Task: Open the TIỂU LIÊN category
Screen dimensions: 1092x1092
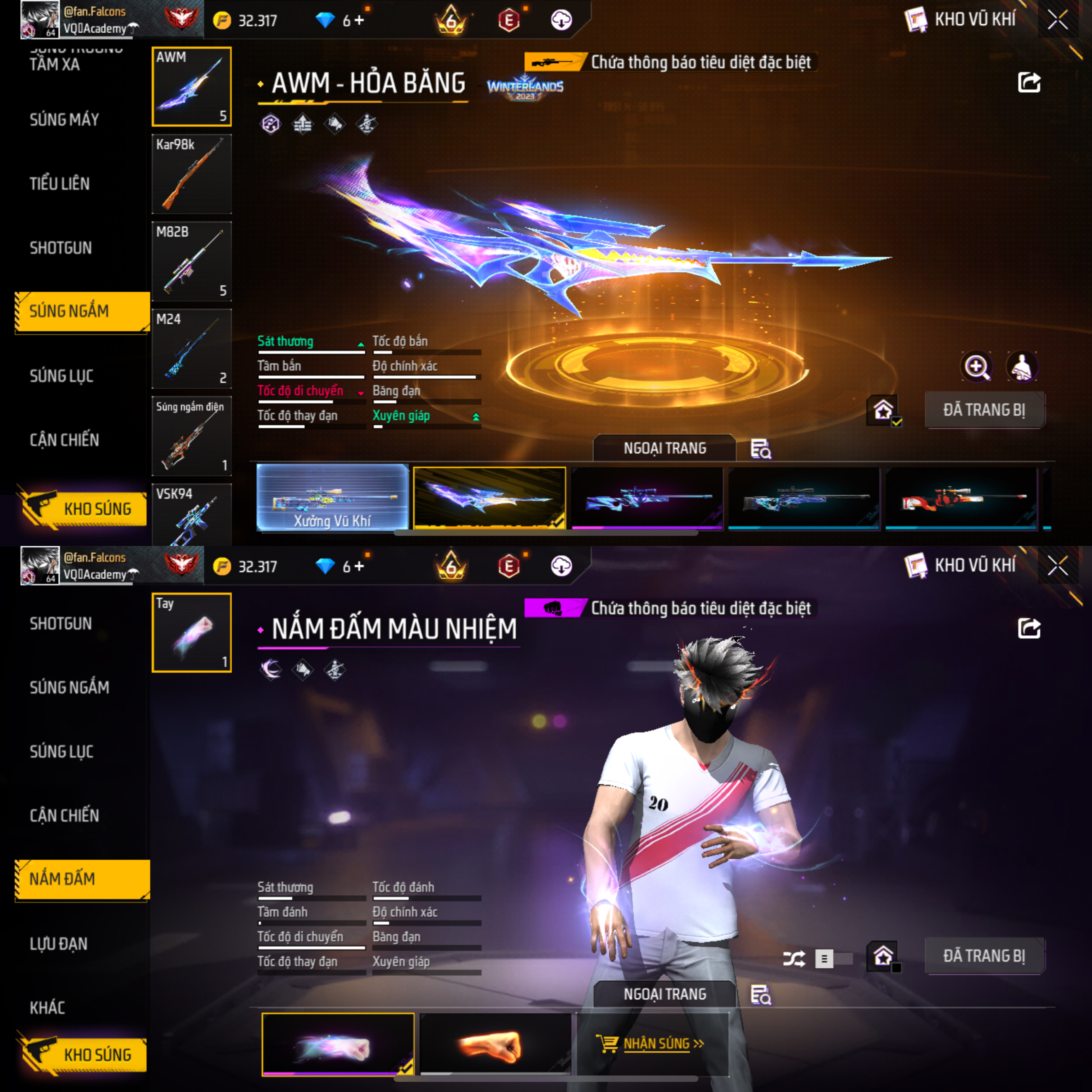Action: [x=60, y=184]
